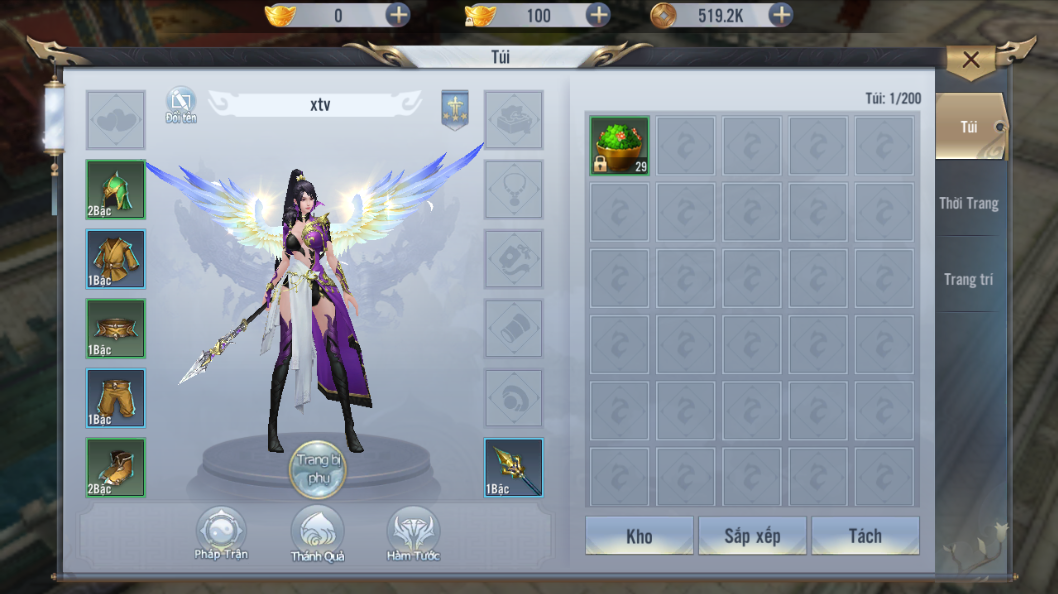Screen dimensions: 1058x594
Task: Inspect the equipped yellow pants slot
Action: point(115,398)
